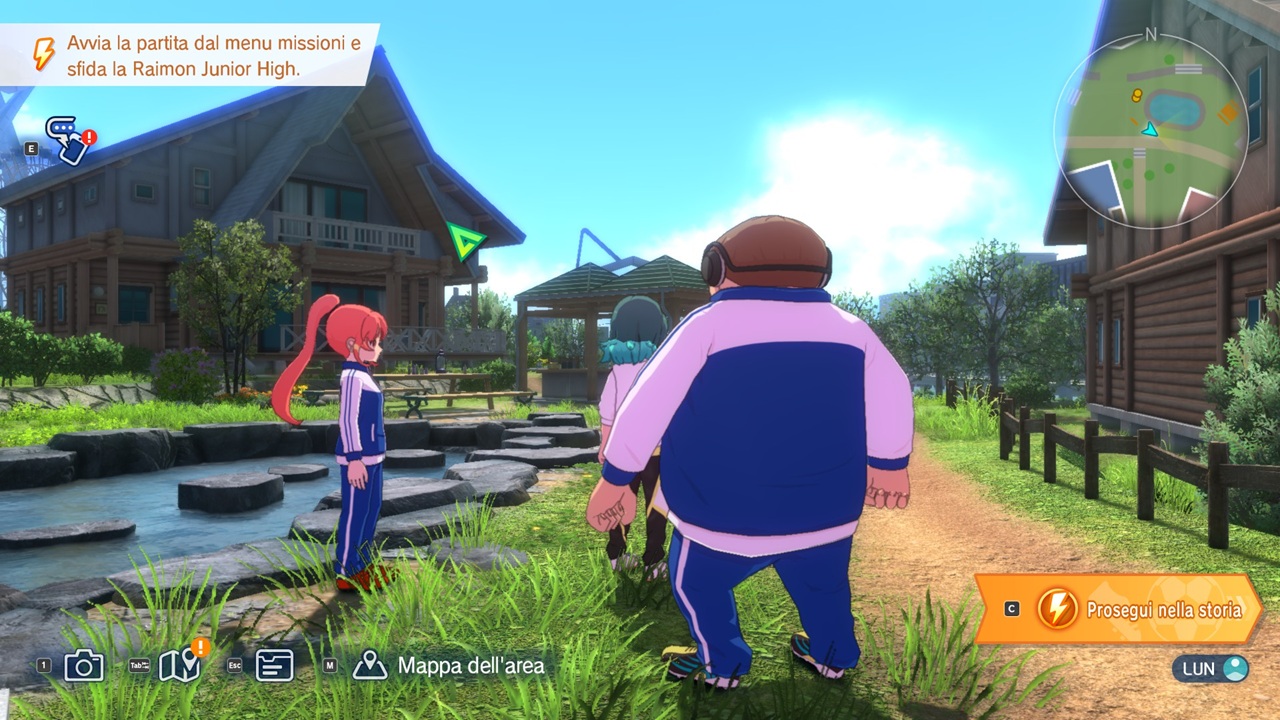The height and width of the screenshot is (720, 1280).
Task: Open the camera photo mode icon
Action: click(x=84, y=666)
